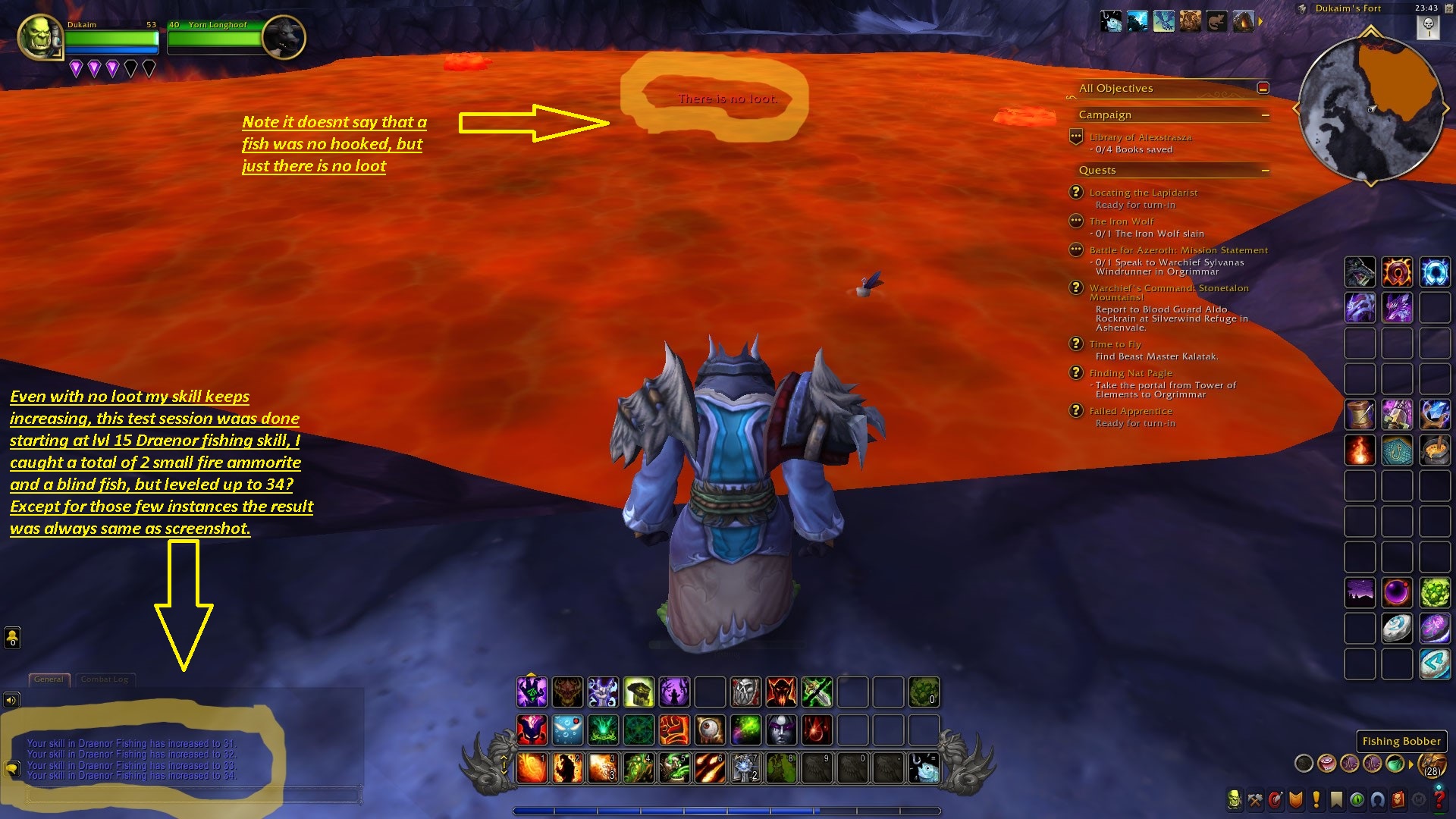
Task: Open the Time to Fly quest
Action: 1115,344
